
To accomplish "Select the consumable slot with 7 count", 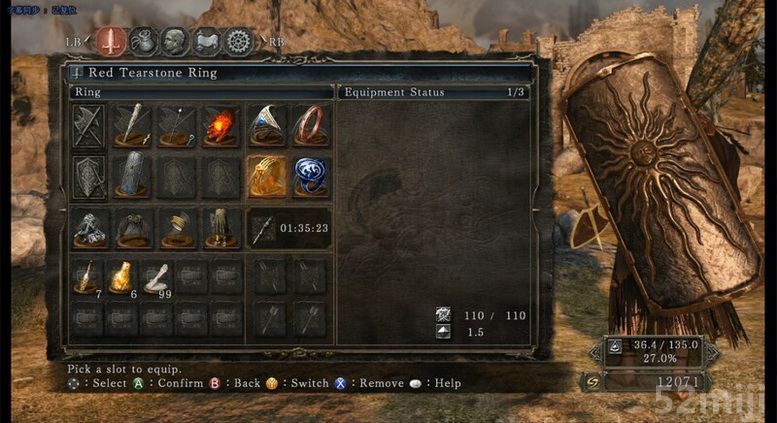I will tap(88, 278).
